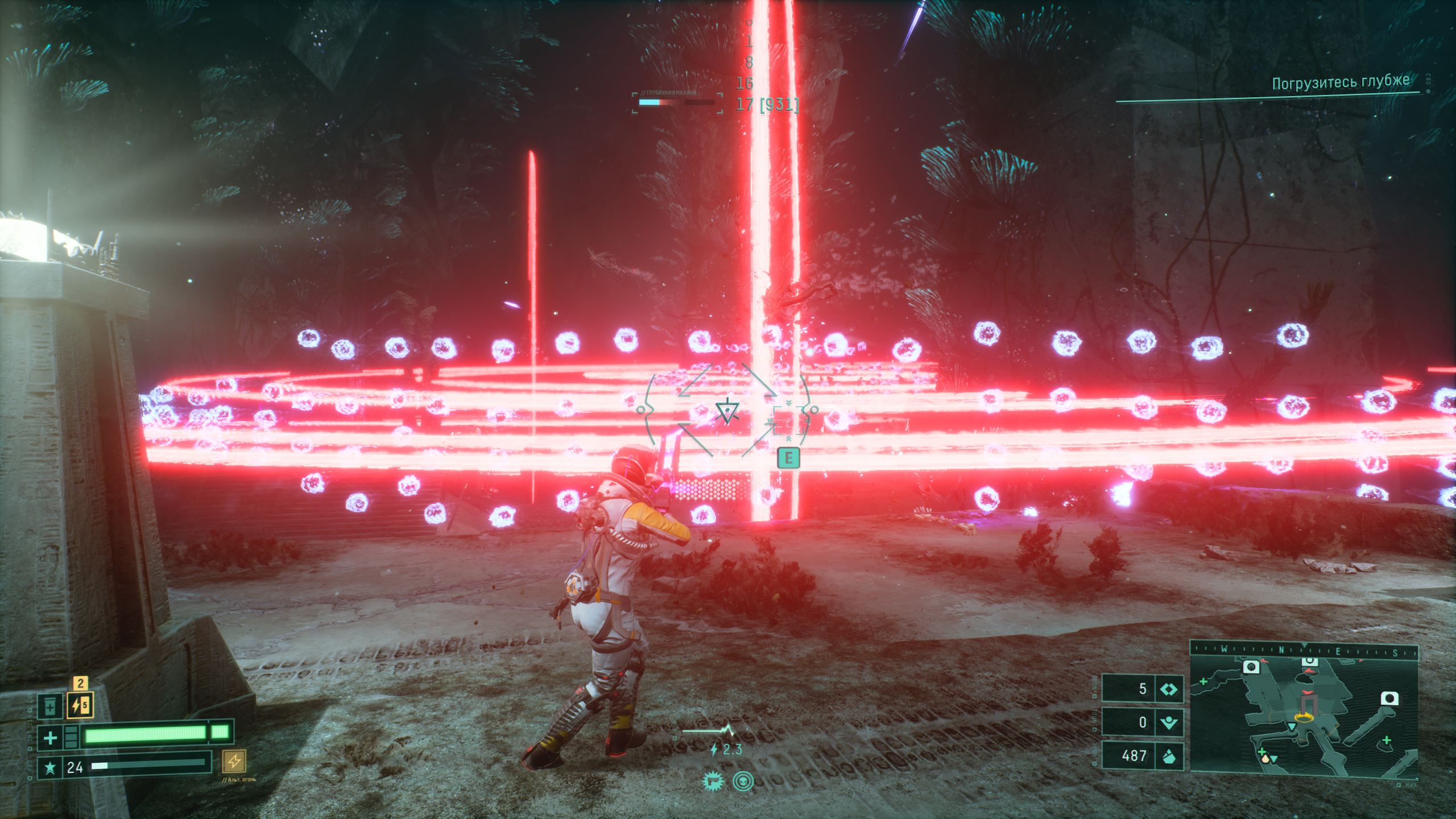The height and width of the screenshot is (819, 1456).
Task: Click the health plus icon
Action: tap(50, 738)
